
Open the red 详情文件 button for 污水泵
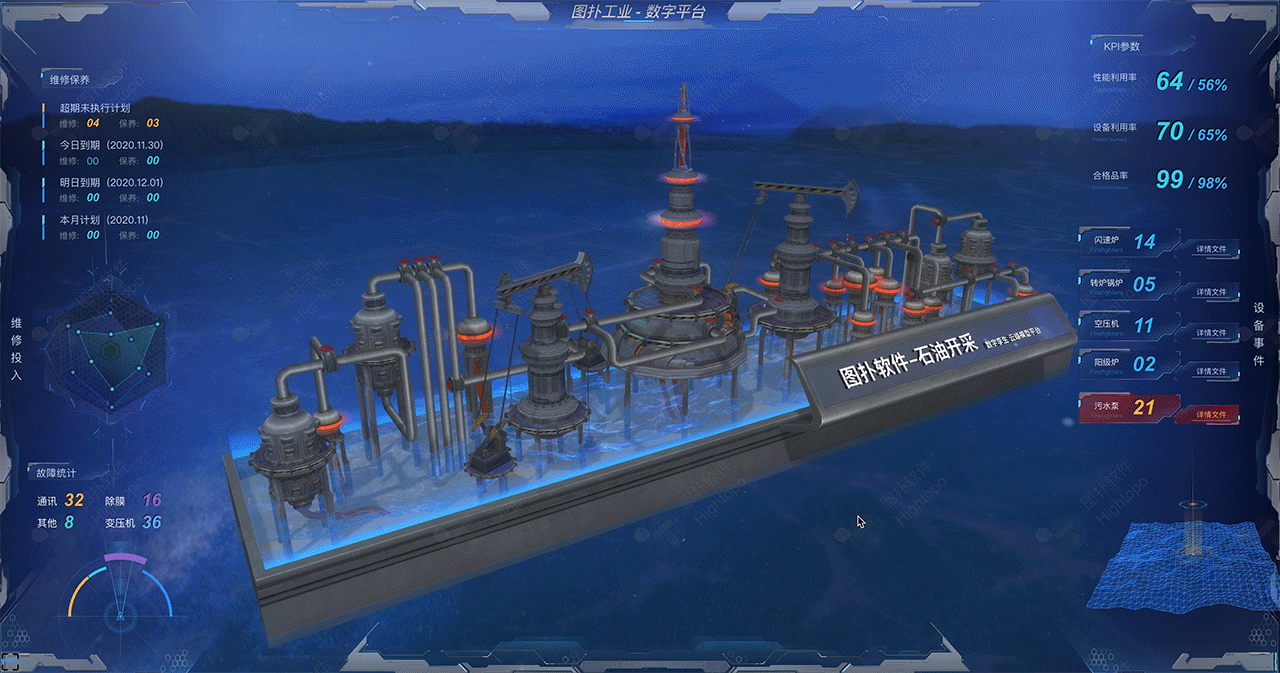pyautogui.click(x=1210, y=414)
